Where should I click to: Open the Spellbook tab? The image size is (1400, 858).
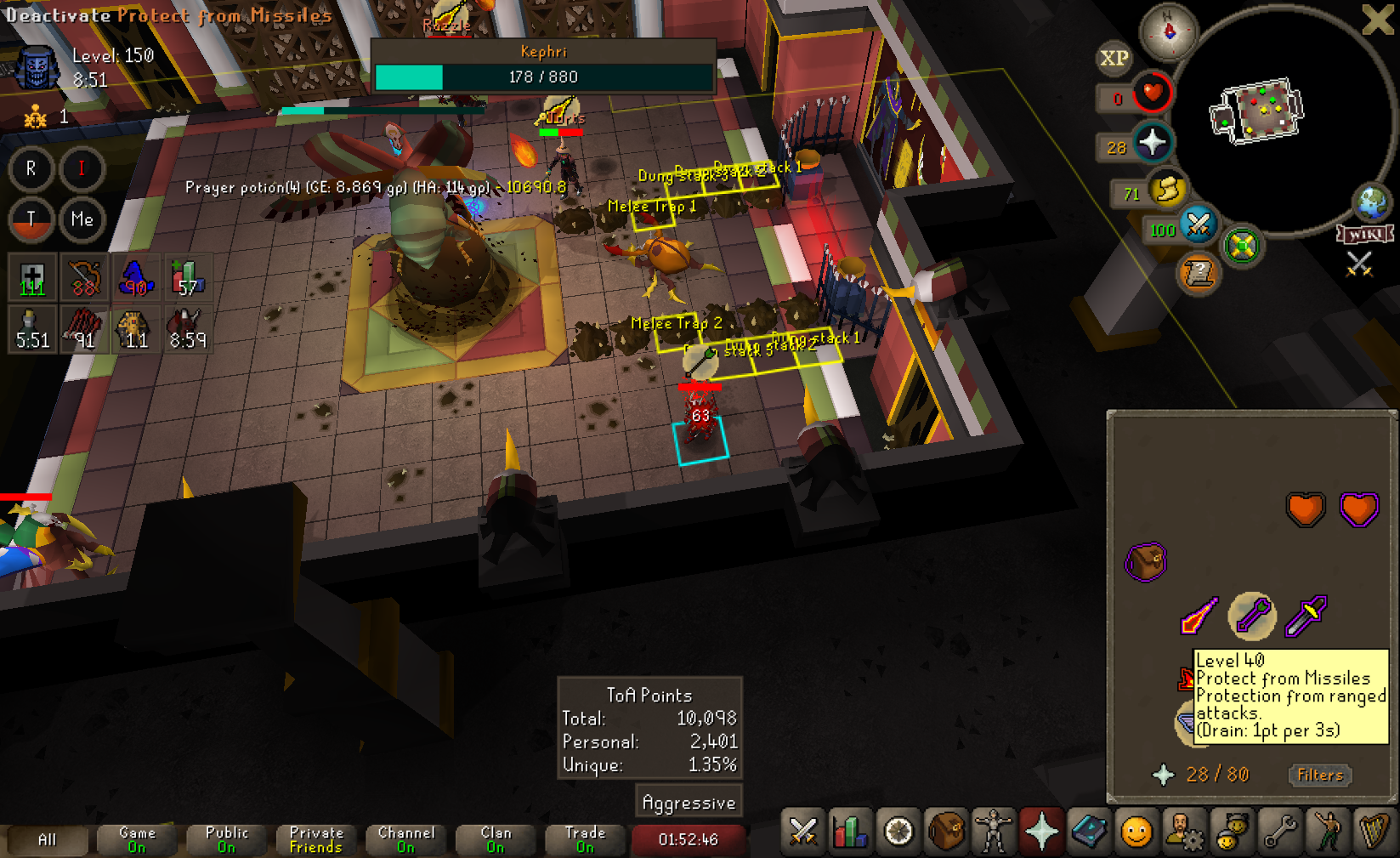(x=1089, y=832)
